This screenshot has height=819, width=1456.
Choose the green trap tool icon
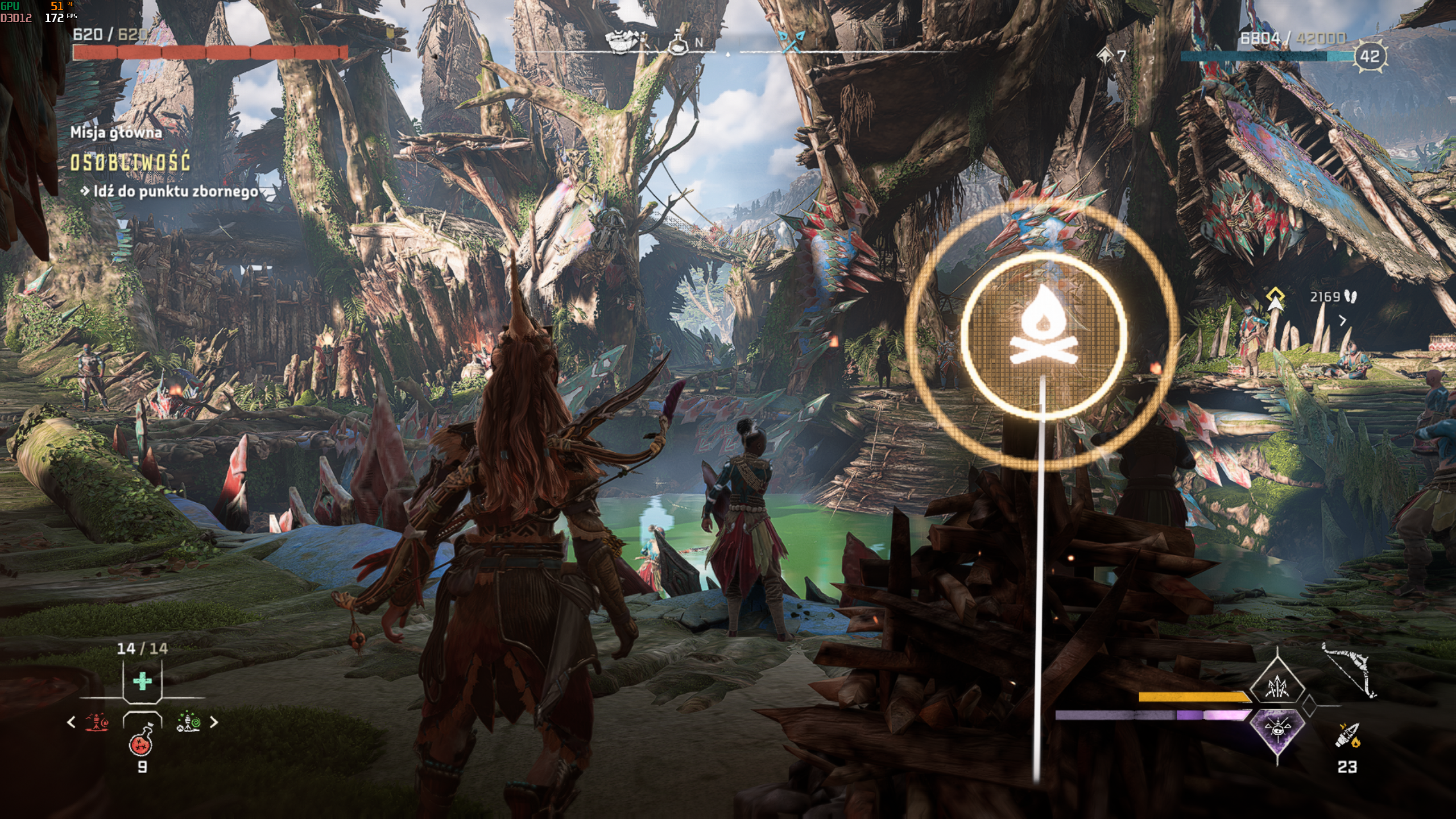pos(188,722)
